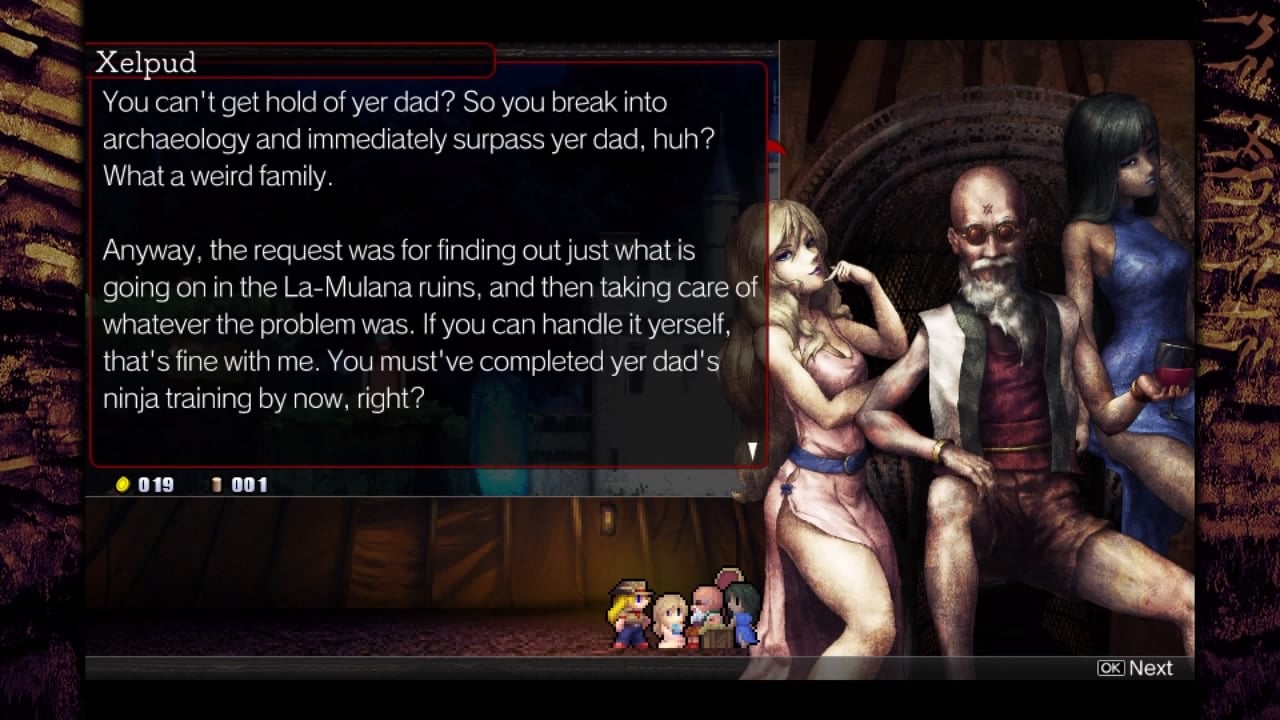Advance the dialogue with the Next button
The image size is (1280, 720).
pyautogui.click(x=1135, y=668)
